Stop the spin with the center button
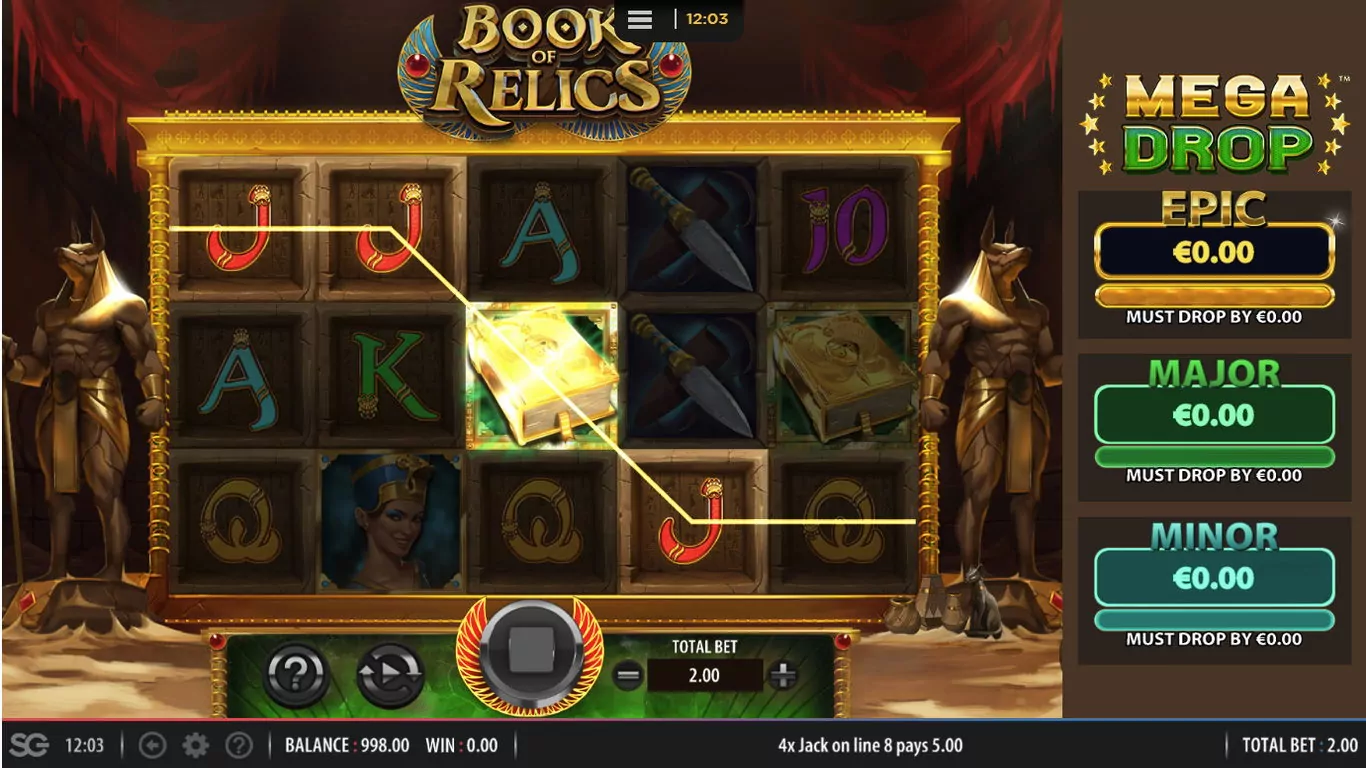The width and height of the screenshot is (1366, 768). (530, 655)
